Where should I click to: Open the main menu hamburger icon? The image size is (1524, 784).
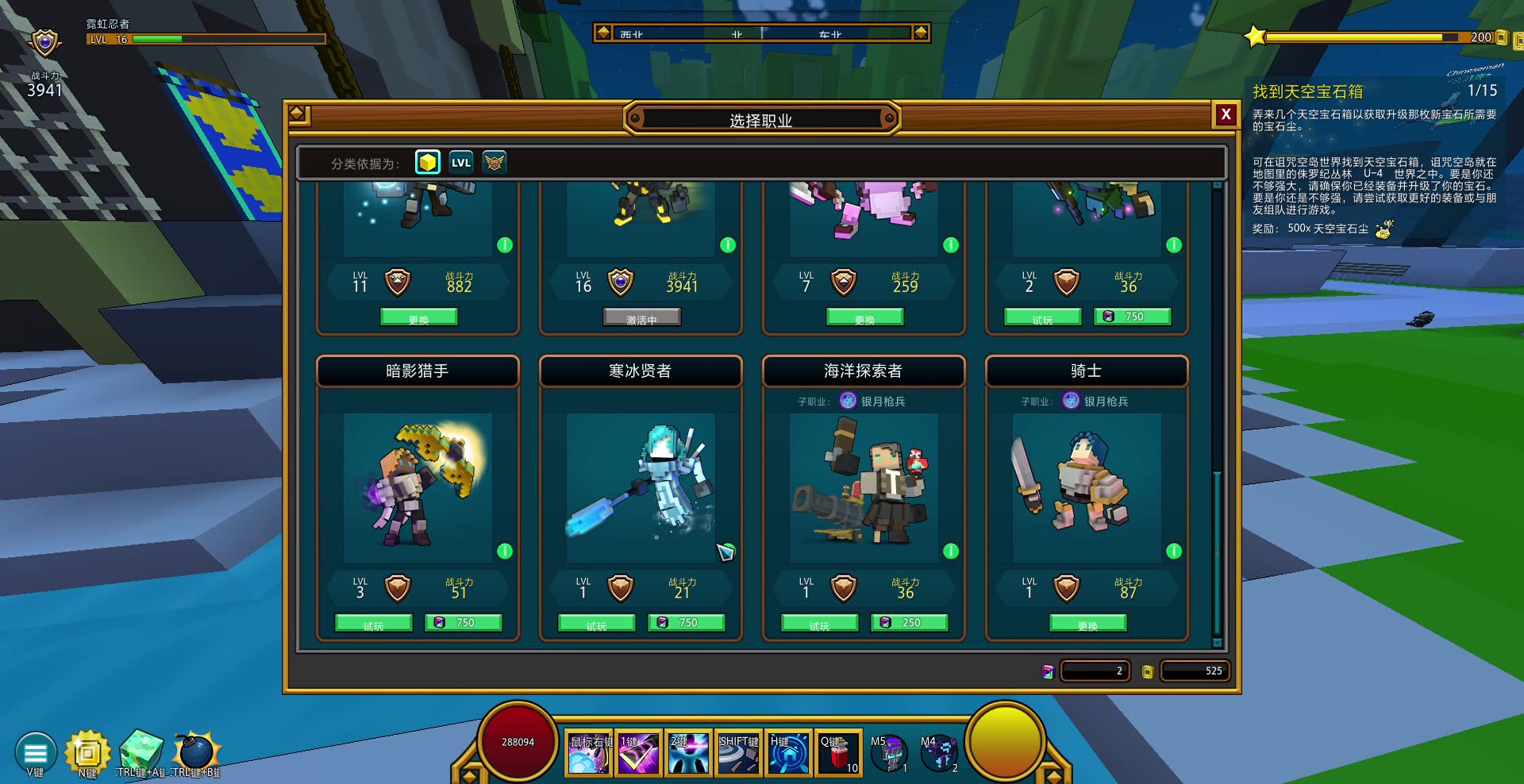(36, 751)
